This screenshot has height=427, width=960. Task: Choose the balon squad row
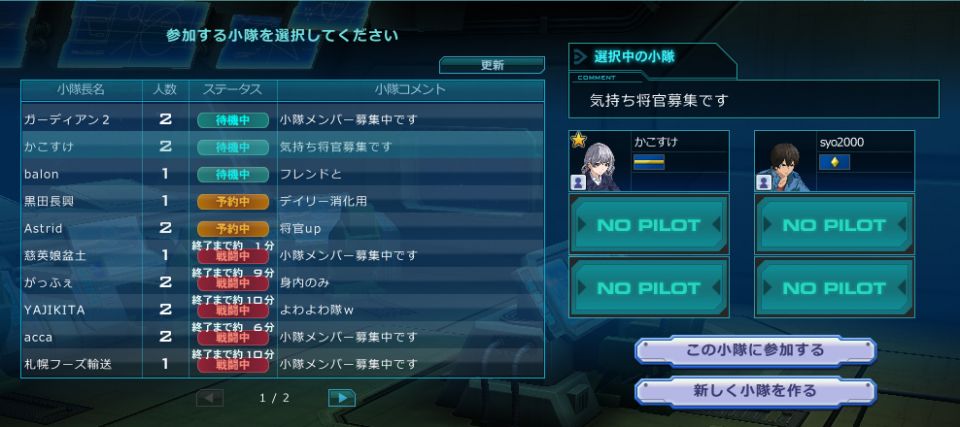pyautogui.click(x=282, y=174)
